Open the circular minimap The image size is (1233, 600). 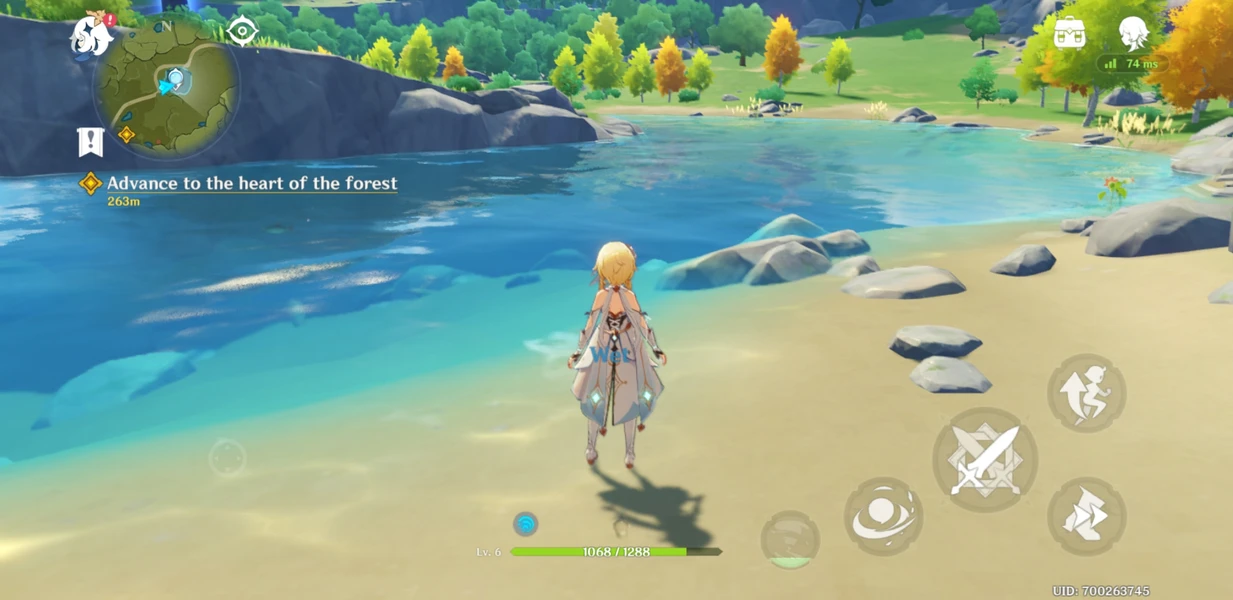coord(167,88)
